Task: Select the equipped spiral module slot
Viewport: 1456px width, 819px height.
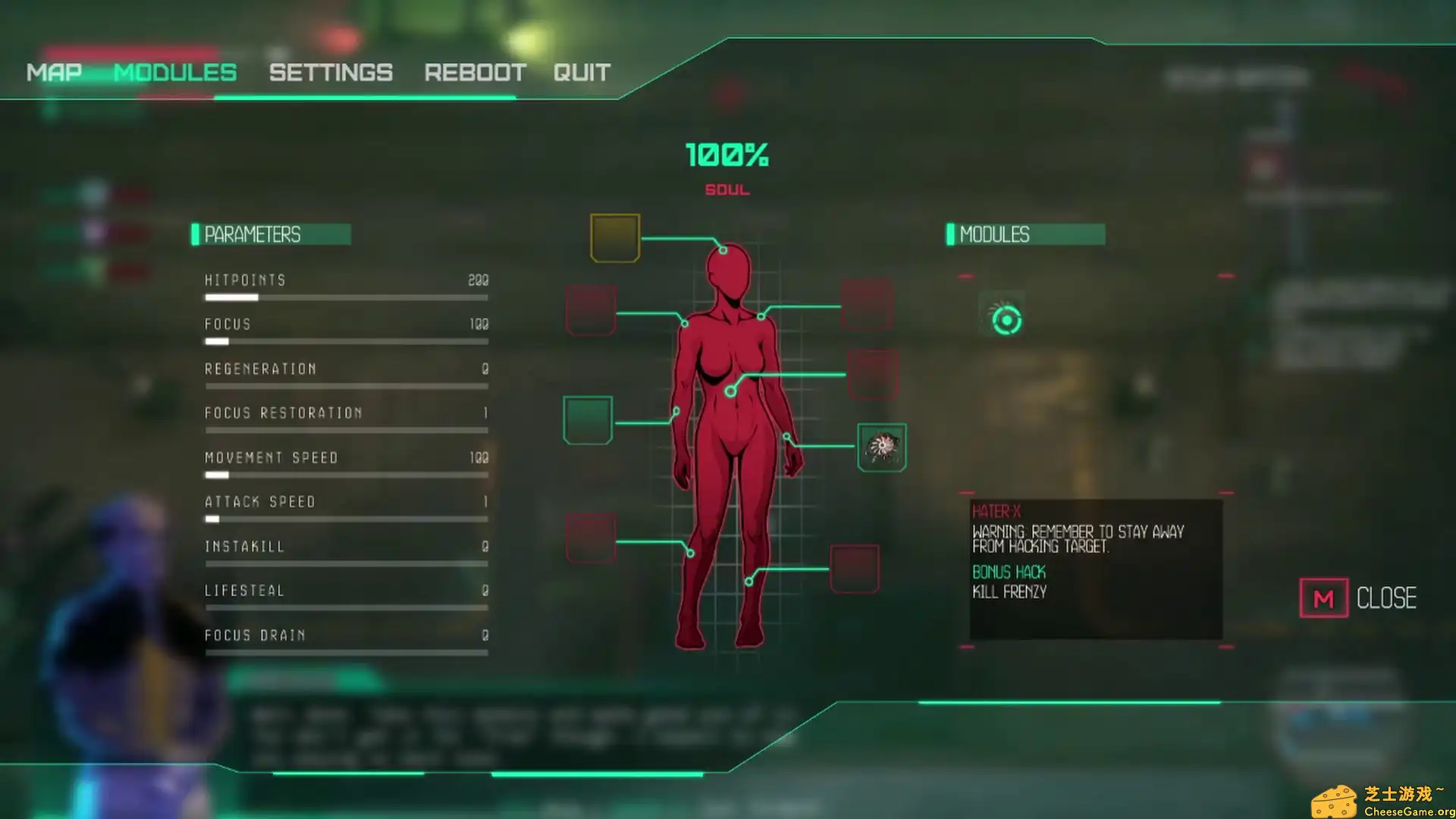Action: tap(881, 447)
